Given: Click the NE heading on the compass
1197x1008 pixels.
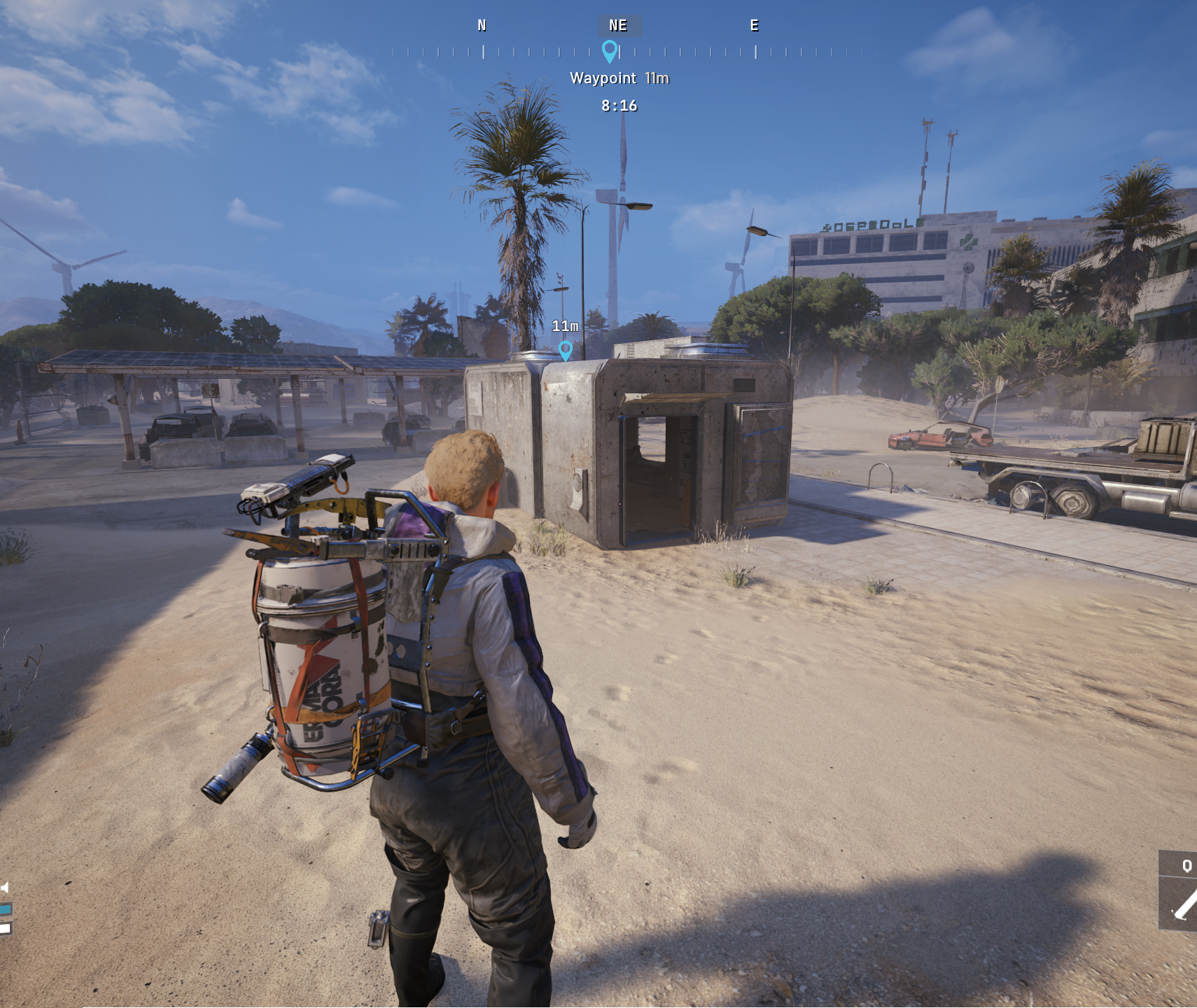Looking at the screenshot, I should point(618,26).
